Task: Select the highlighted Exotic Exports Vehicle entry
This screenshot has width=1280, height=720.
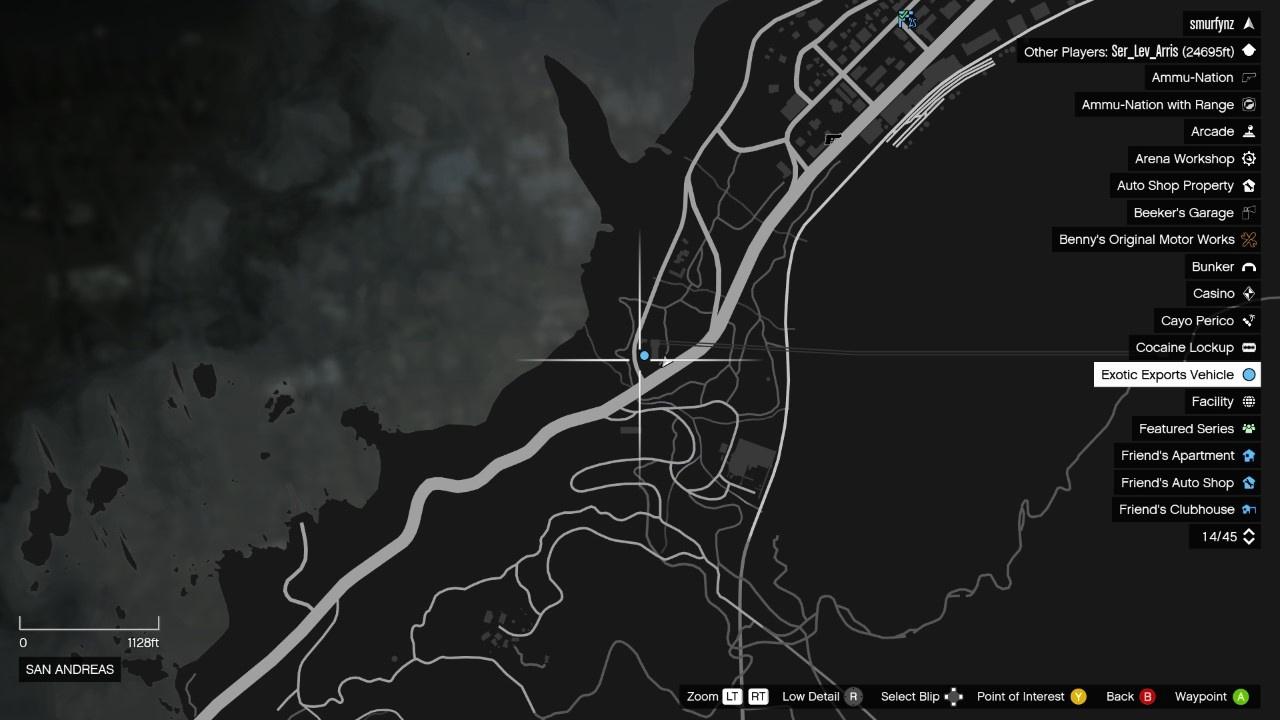Action: [x=1176, y=375]
